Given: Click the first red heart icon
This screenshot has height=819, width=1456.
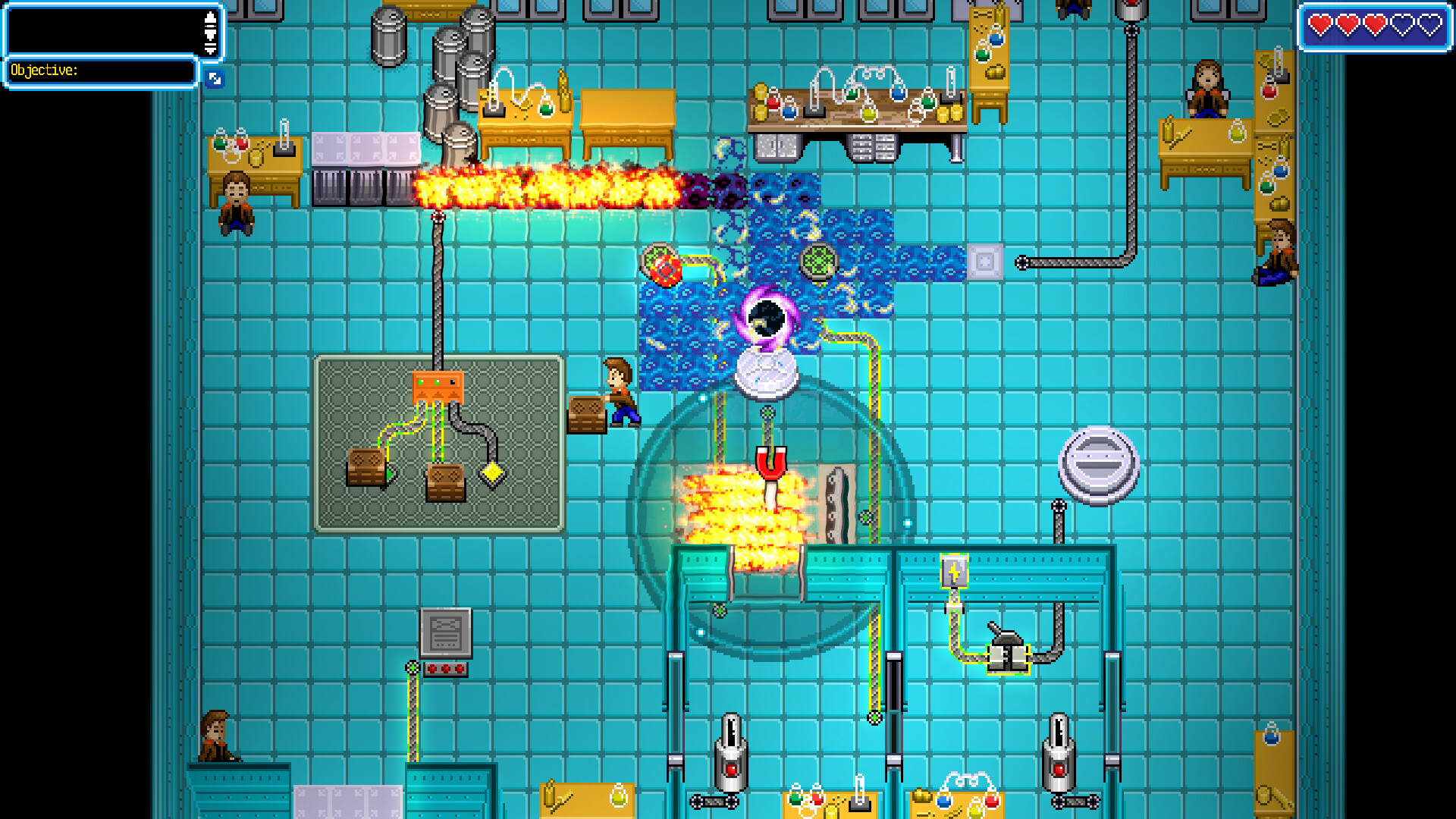Looking at the screenshot, I should (1319, 25).
